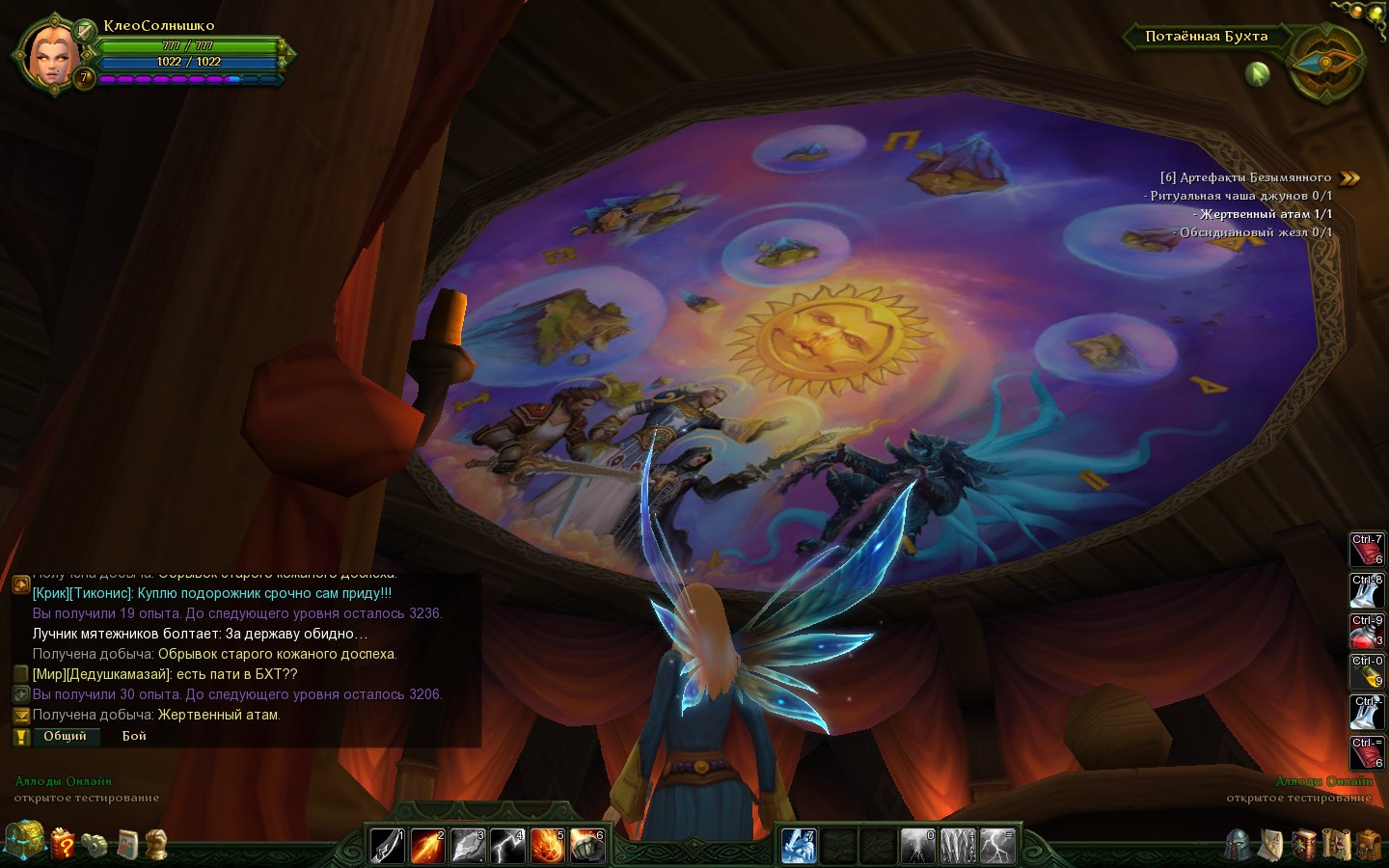Switch to the Бой chat tab
Viewport: 1389px width, 868px height.
click(134, 736)
